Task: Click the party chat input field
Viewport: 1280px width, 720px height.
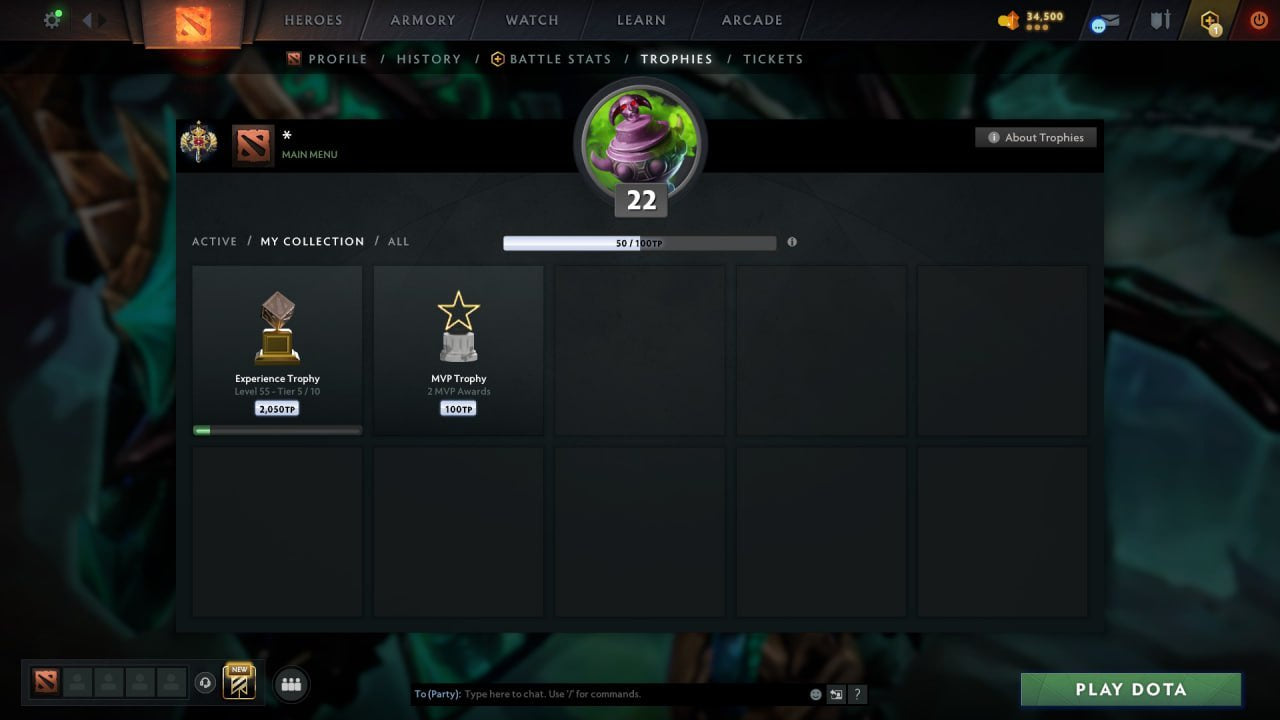Action: coord(600,694)
